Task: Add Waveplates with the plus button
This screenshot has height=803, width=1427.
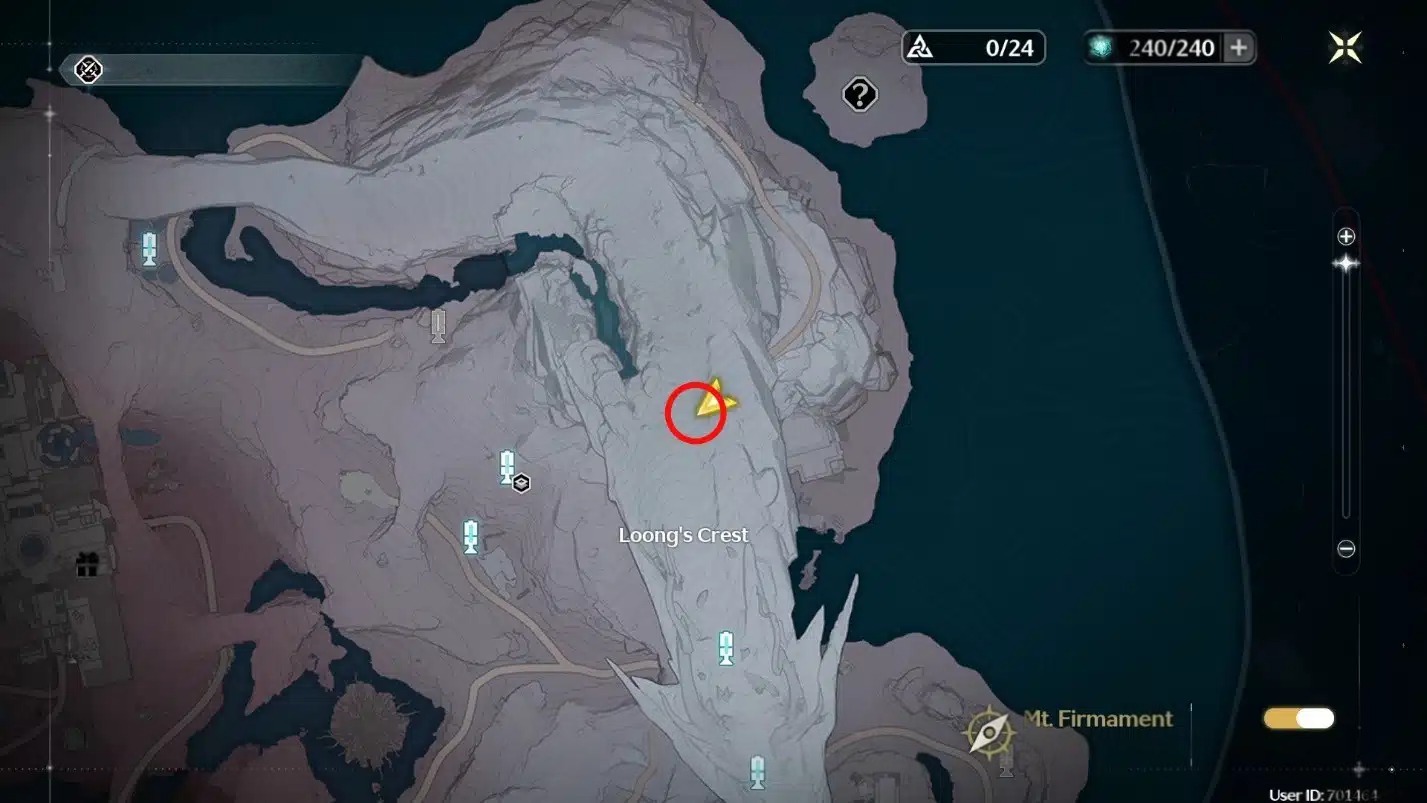Action: [x=1238, y=48]
